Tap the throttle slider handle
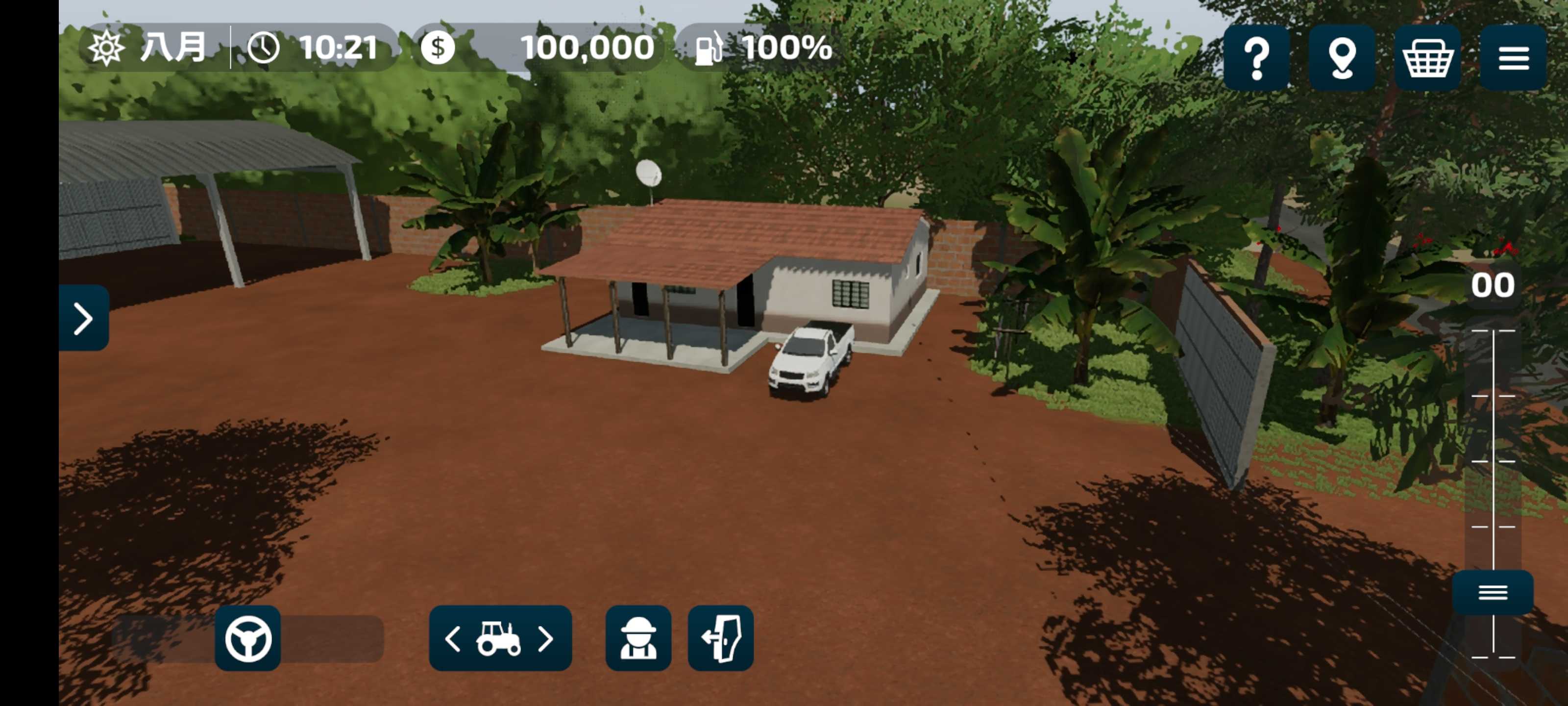 coord(1493,592)
